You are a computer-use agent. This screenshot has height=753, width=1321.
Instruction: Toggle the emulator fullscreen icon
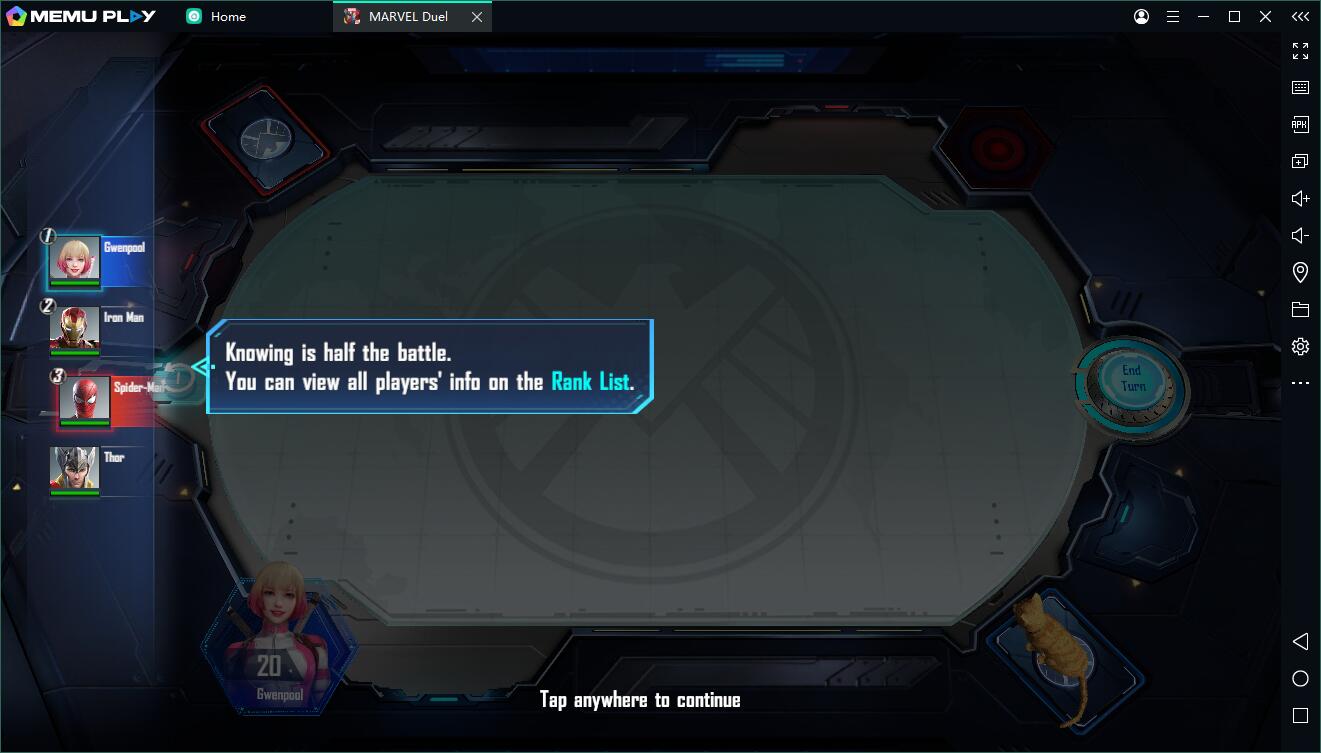point(1300,51)
